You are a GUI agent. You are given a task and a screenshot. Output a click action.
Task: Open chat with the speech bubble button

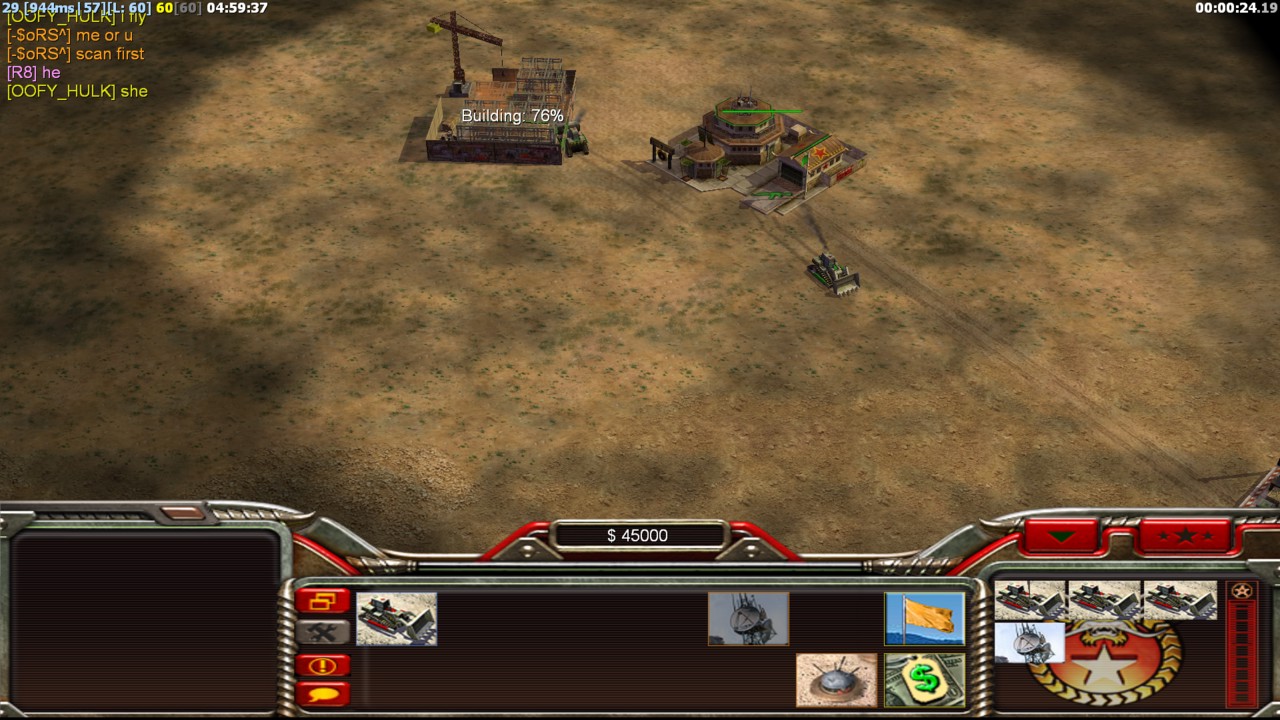click(322, 693)
